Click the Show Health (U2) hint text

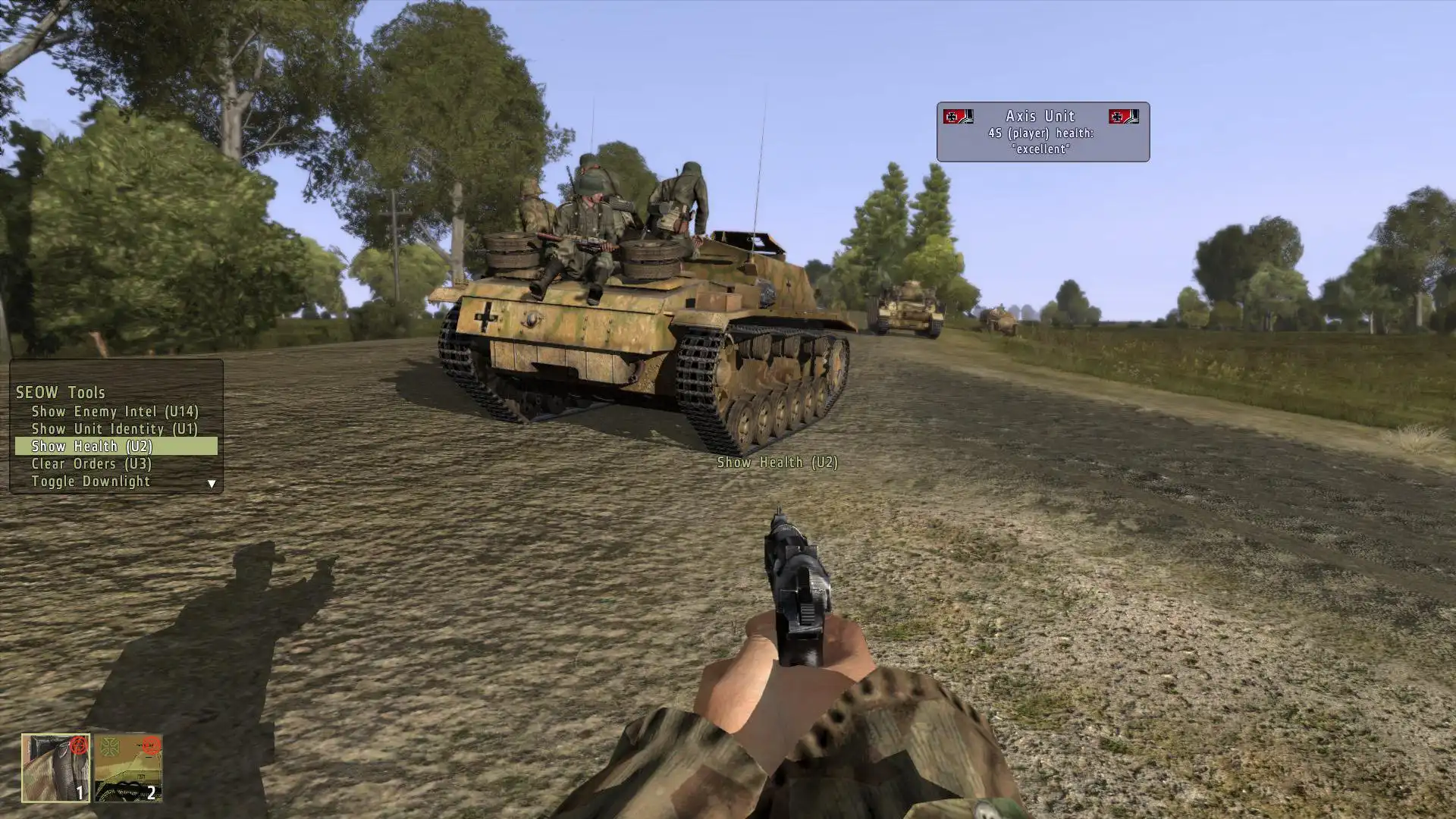pos(777,462)
